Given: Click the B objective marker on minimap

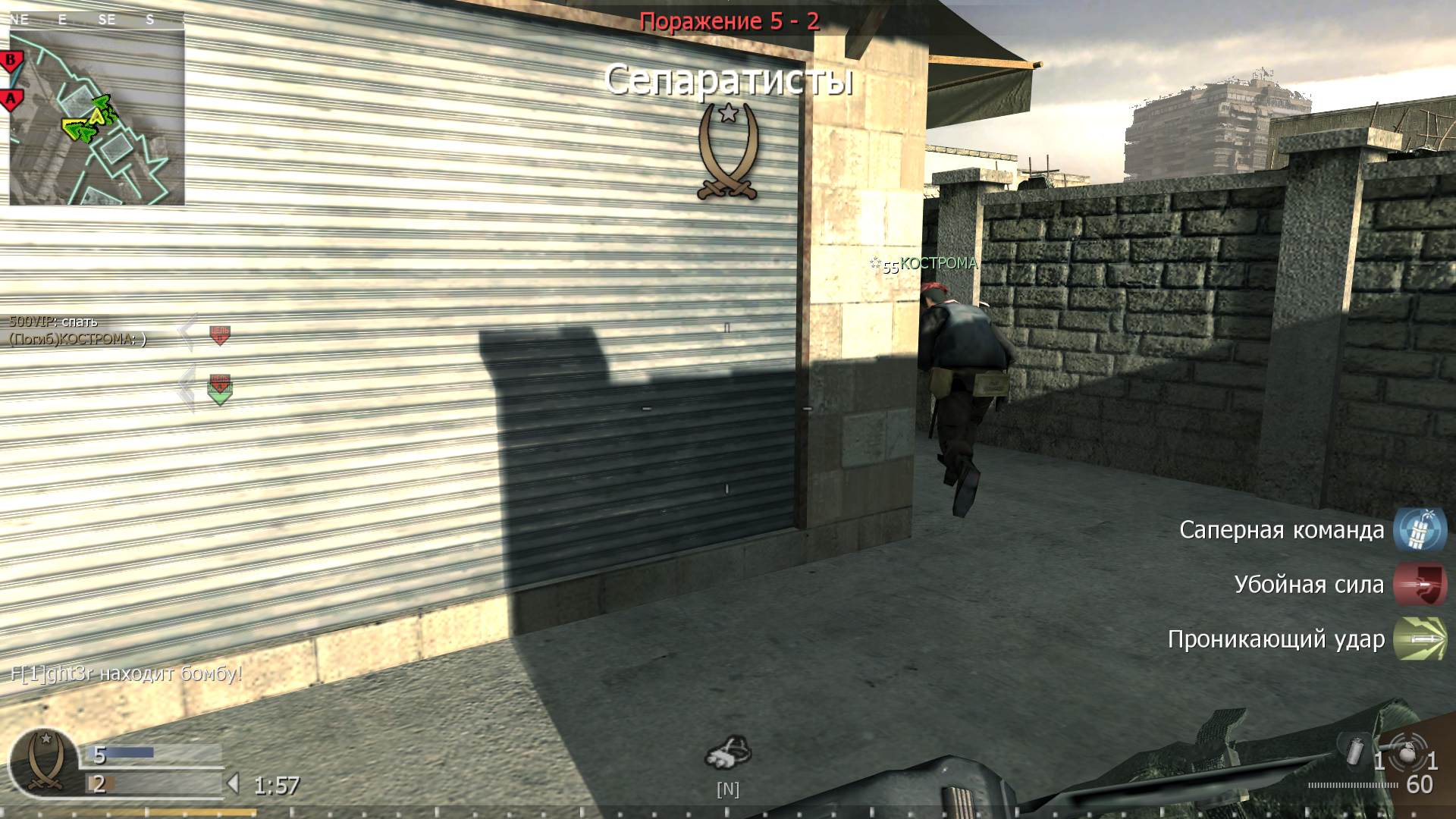Looking at the screenshot, I should click(11, 58).
